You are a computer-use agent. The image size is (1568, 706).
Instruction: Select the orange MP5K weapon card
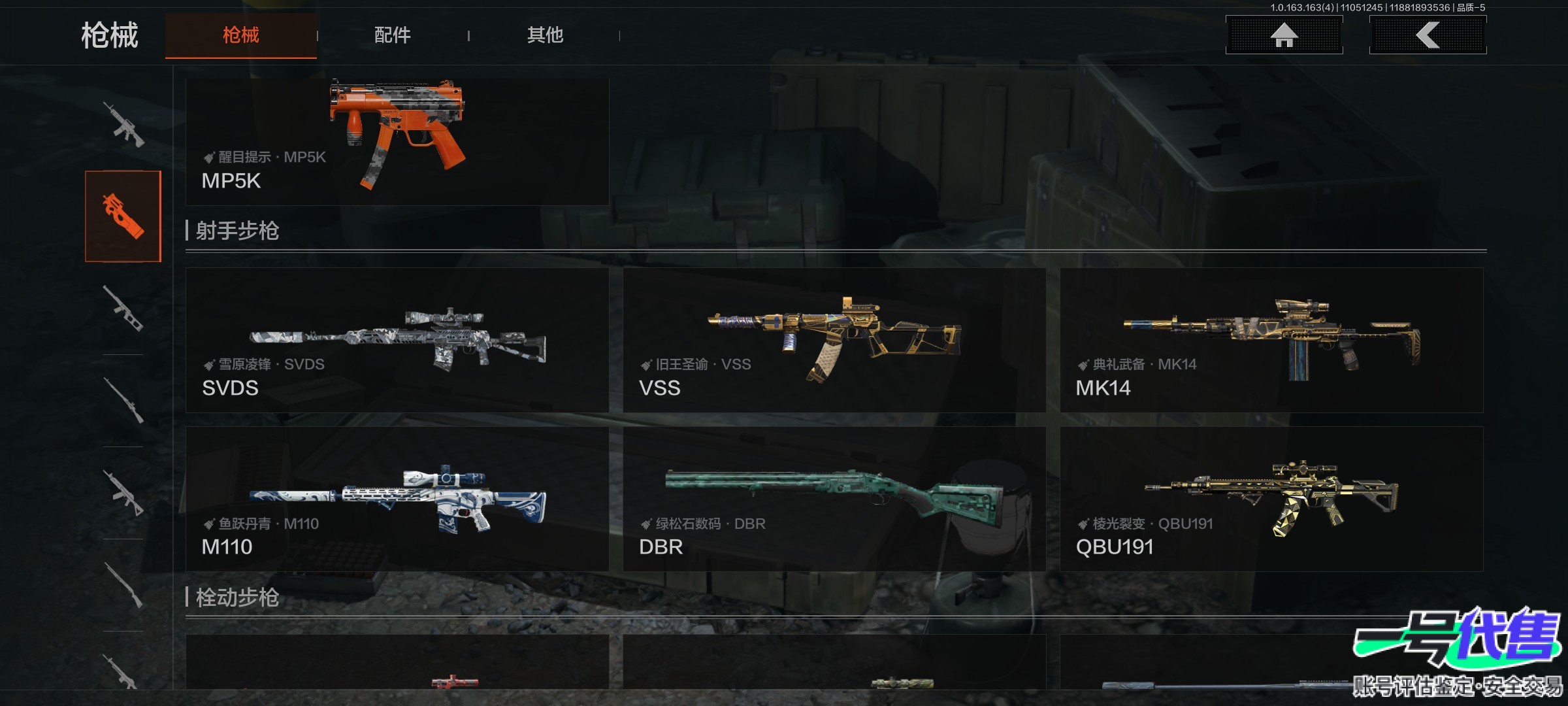click(397, 142)
